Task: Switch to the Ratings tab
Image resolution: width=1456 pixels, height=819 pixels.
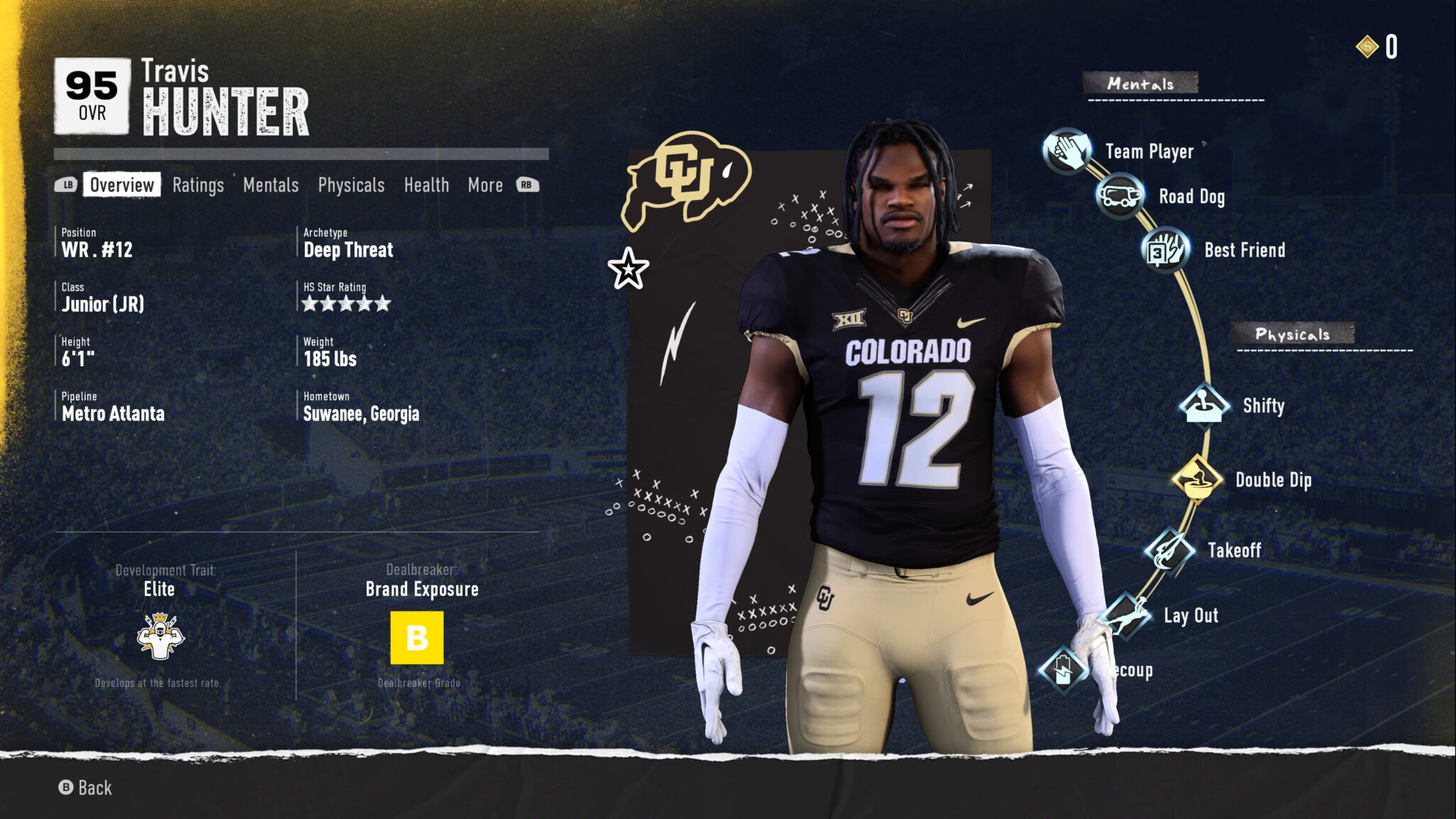Action: coord(198,185)
